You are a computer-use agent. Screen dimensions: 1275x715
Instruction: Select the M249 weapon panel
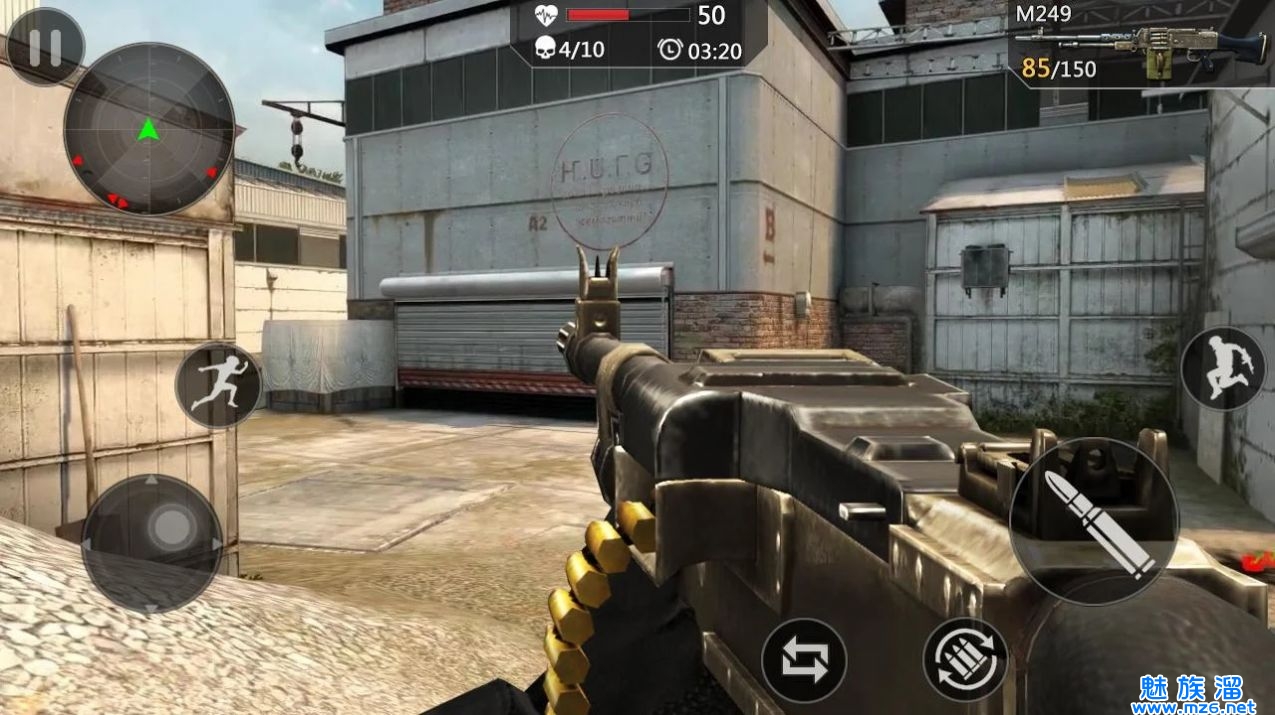pyautogui.click(x=1140, y=45)
